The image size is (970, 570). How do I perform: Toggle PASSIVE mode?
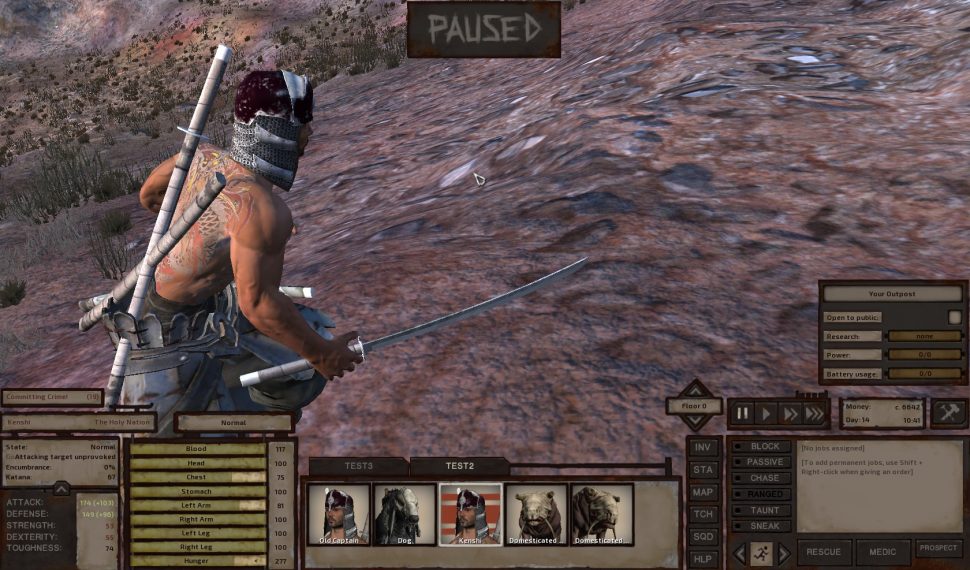763,462
